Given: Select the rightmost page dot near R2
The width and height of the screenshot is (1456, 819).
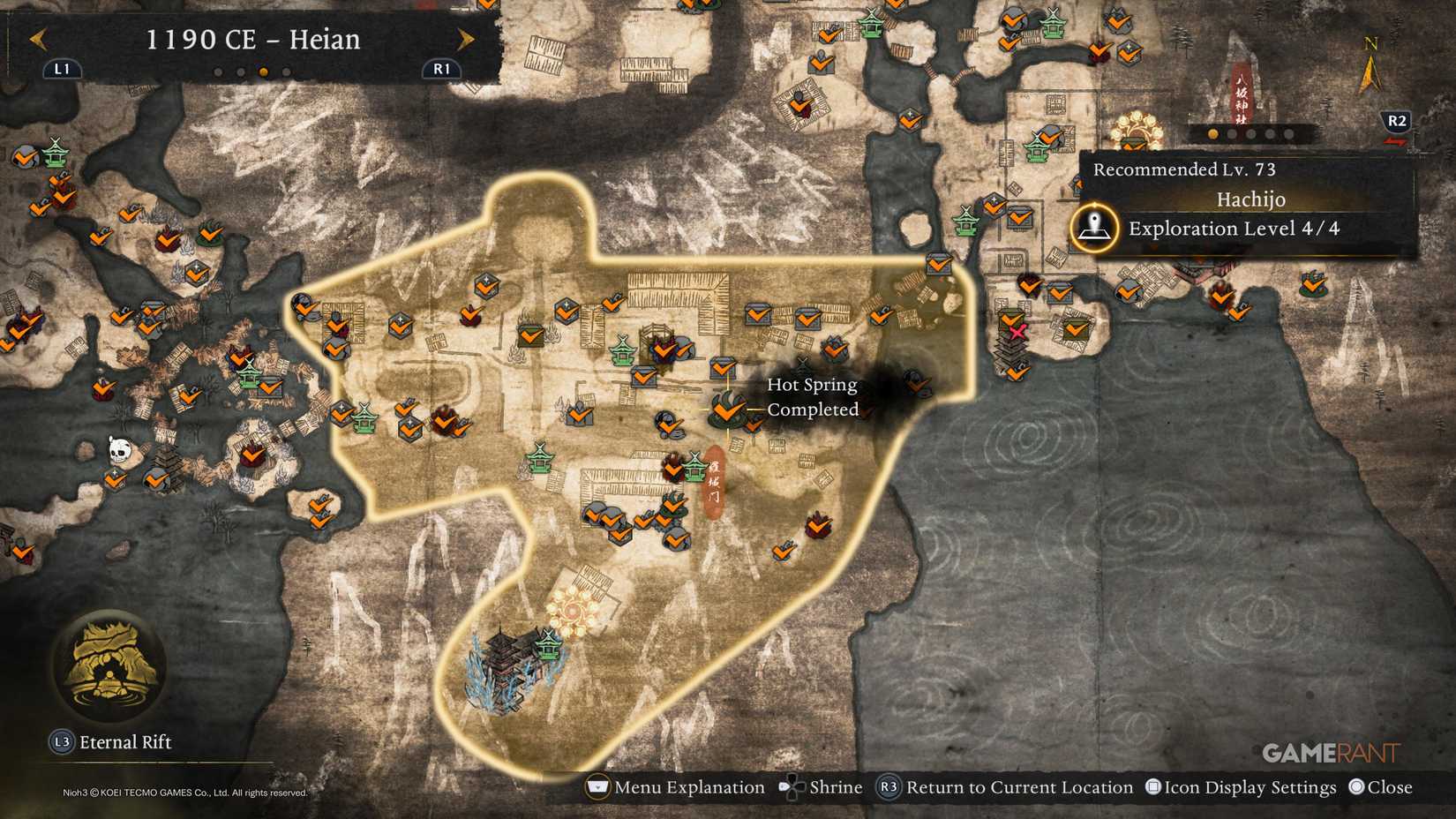Looking at the screenshot, I should [1288, 134].
